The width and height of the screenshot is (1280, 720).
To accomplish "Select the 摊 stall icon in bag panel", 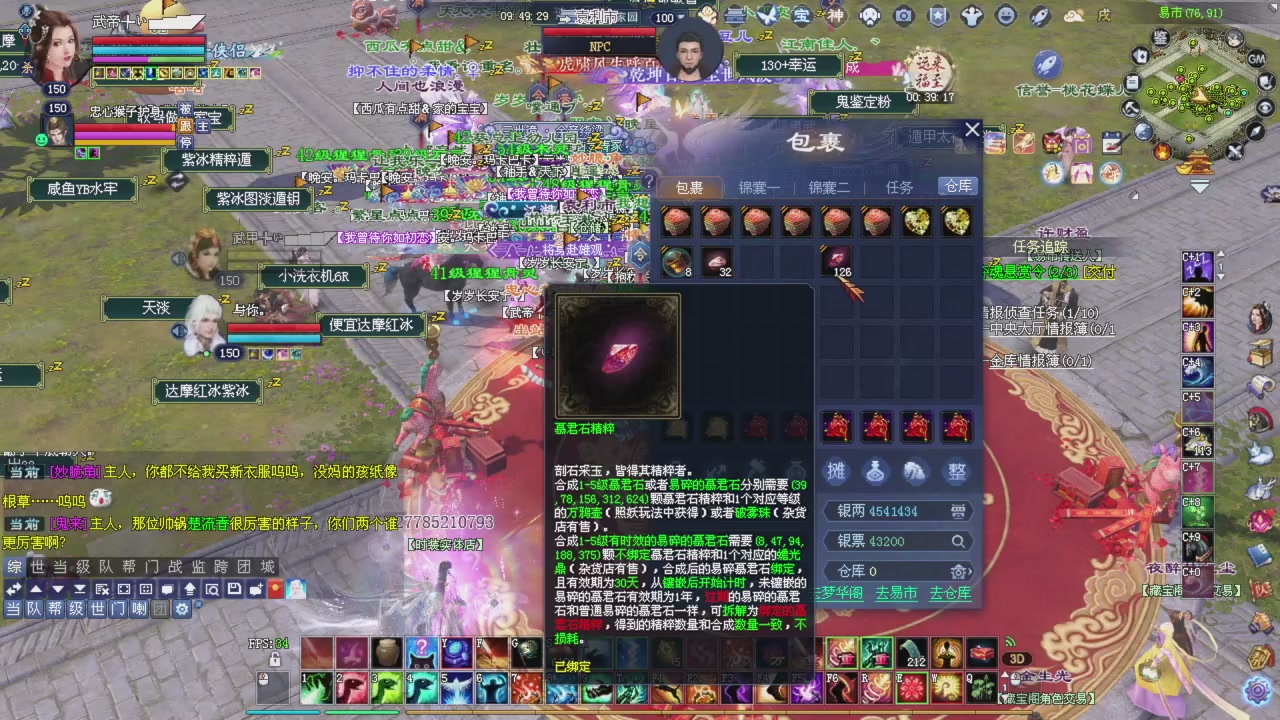I will [837, 471].
